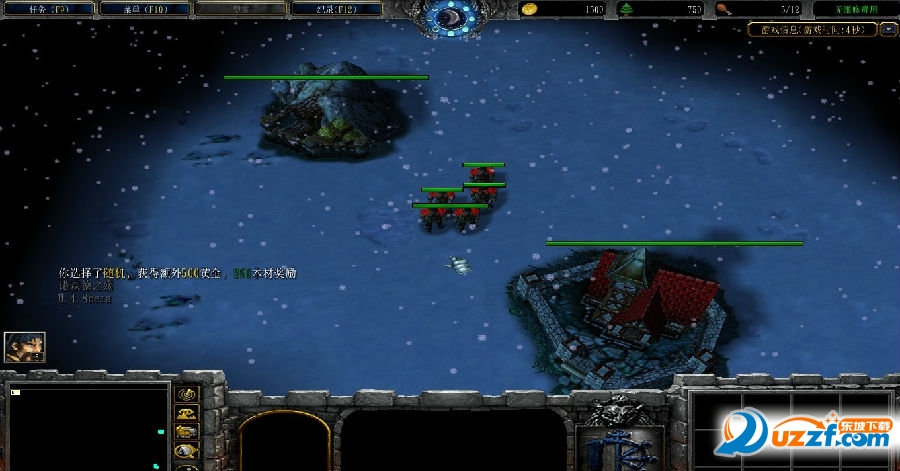Click on the minimap
The image size is (900, 471).
coord(86,427)
